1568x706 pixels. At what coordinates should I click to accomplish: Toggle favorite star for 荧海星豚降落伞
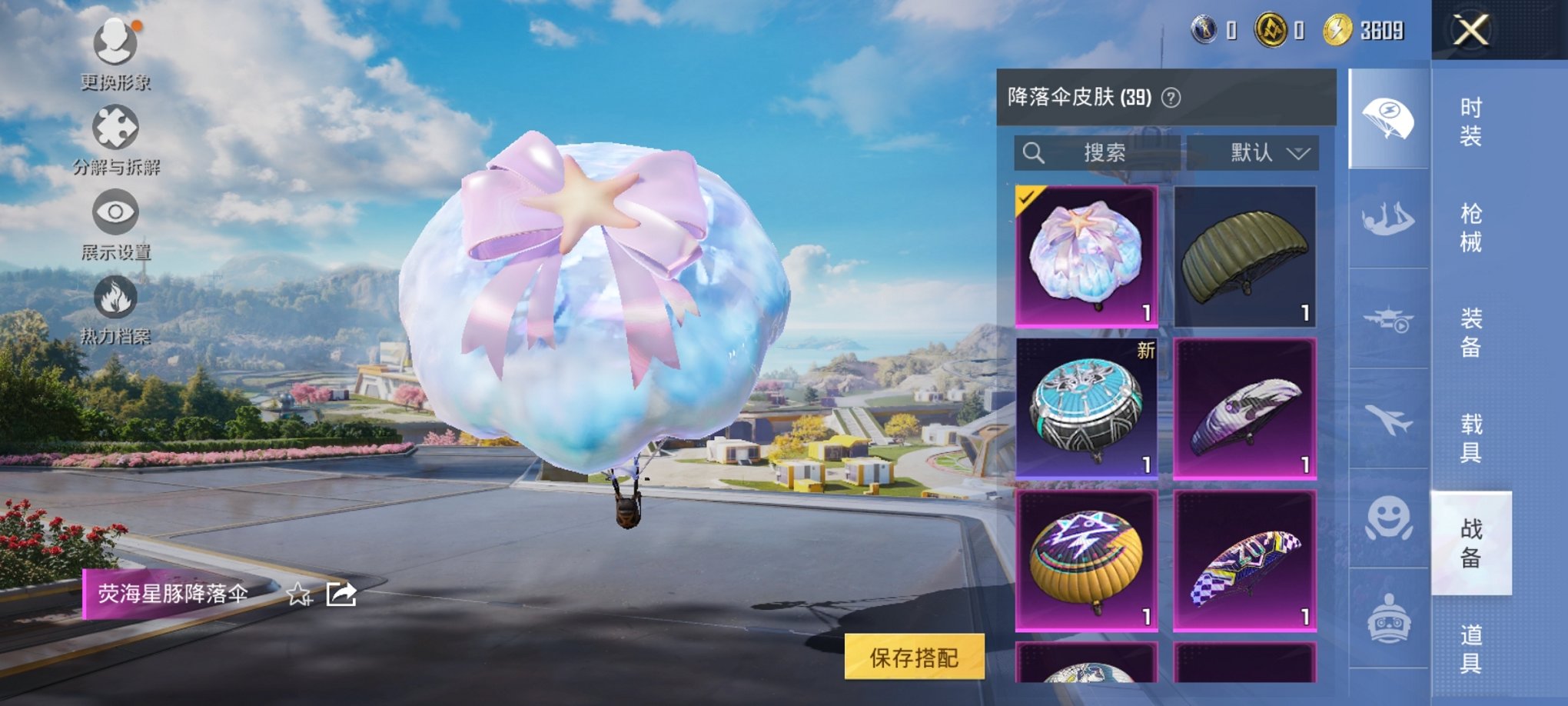pyautogui.click(x=299, y=594)
